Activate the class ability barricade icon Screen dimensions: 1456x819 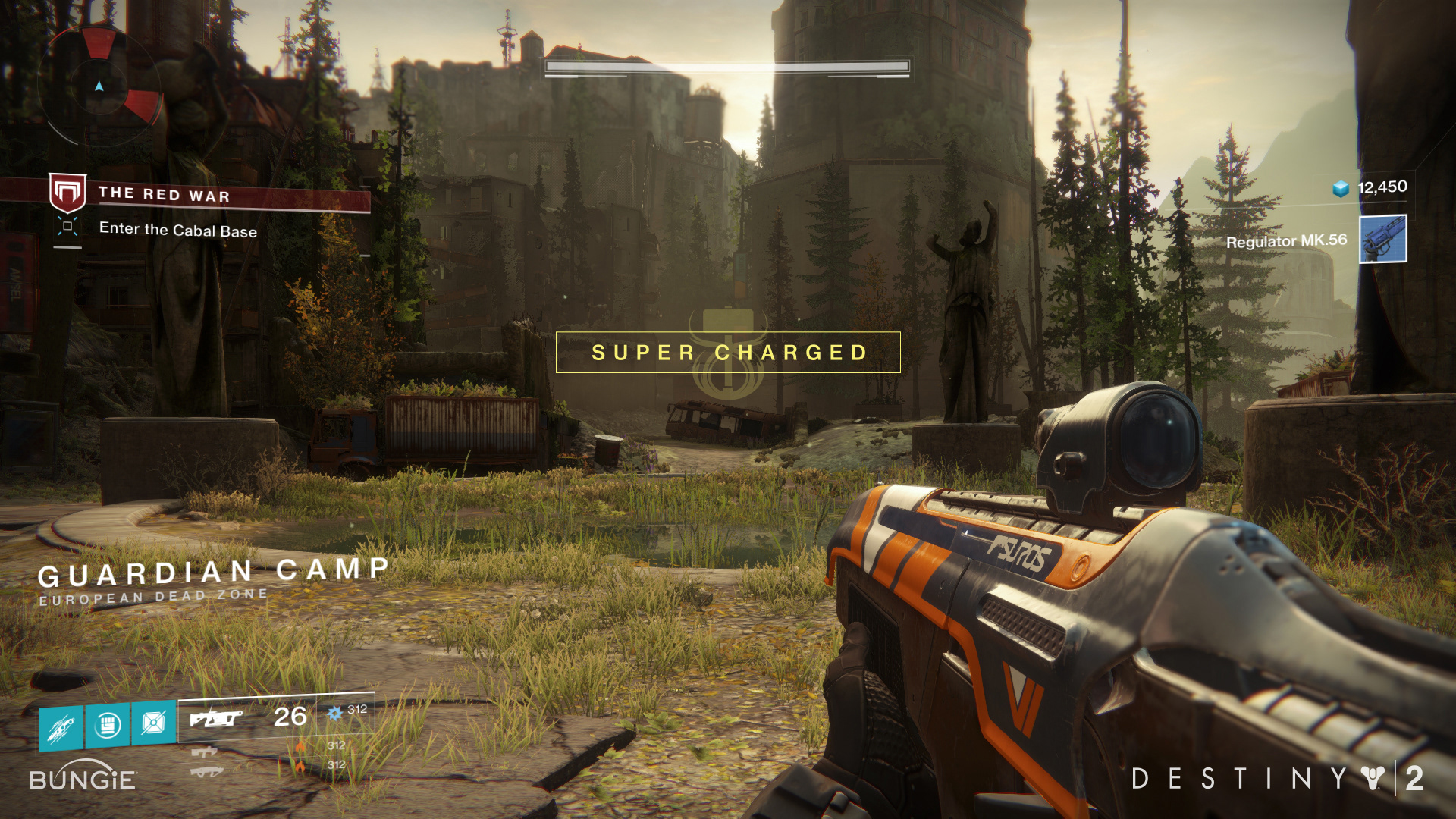[153, 721]
